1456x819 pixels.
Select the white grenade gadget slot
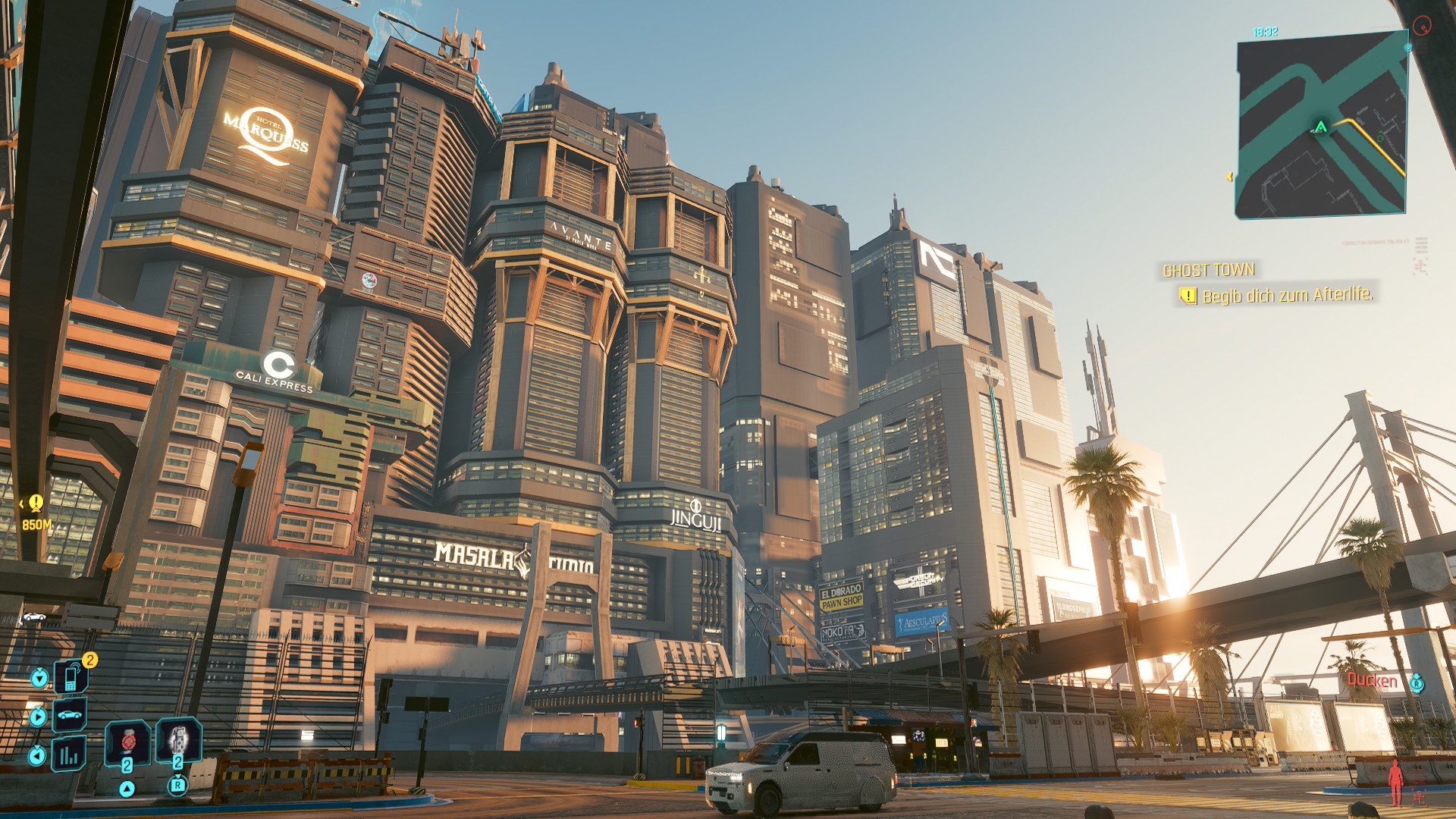(x=178, y=739)
